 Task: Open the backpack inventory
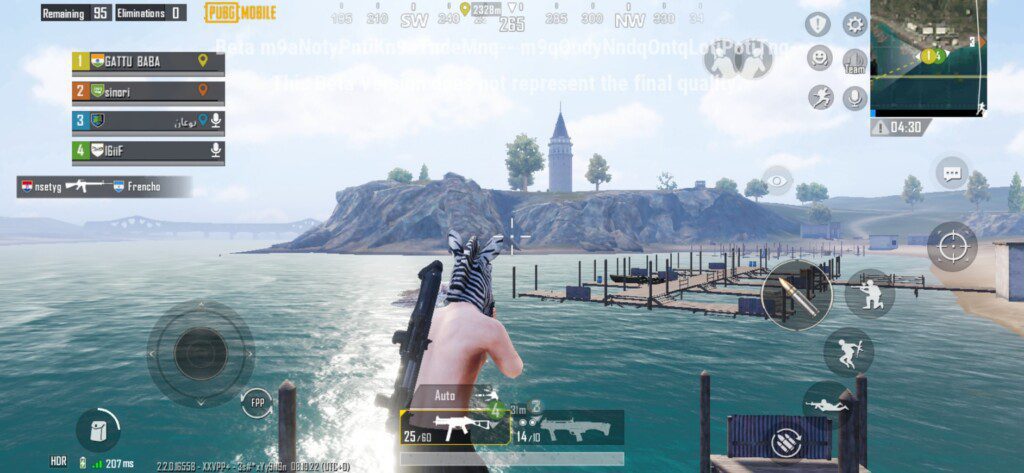pos(98,430)
